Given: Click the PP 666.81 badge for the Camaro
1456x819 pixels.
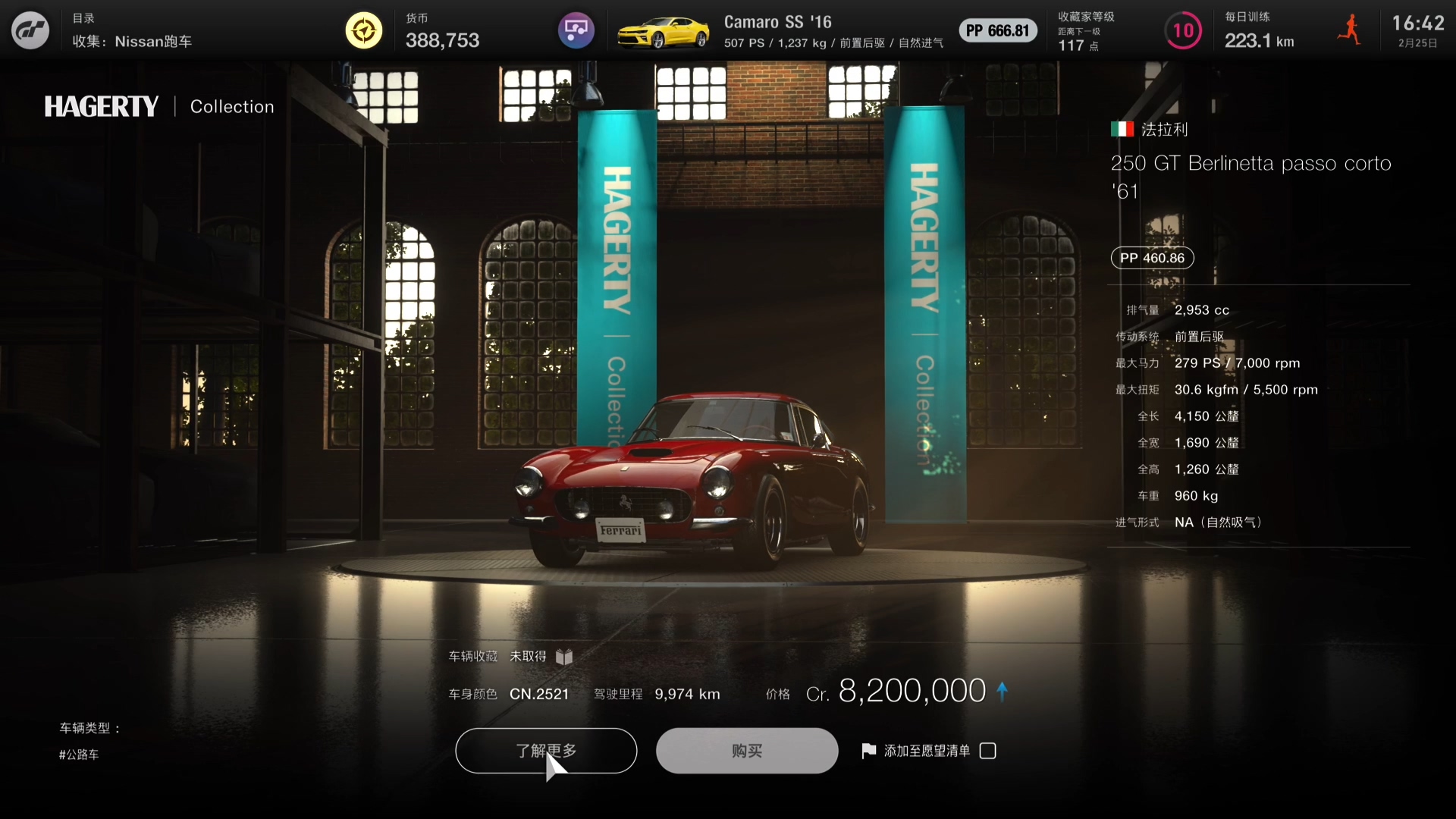Looking at the screenshot, I should (x=997, y=30).
